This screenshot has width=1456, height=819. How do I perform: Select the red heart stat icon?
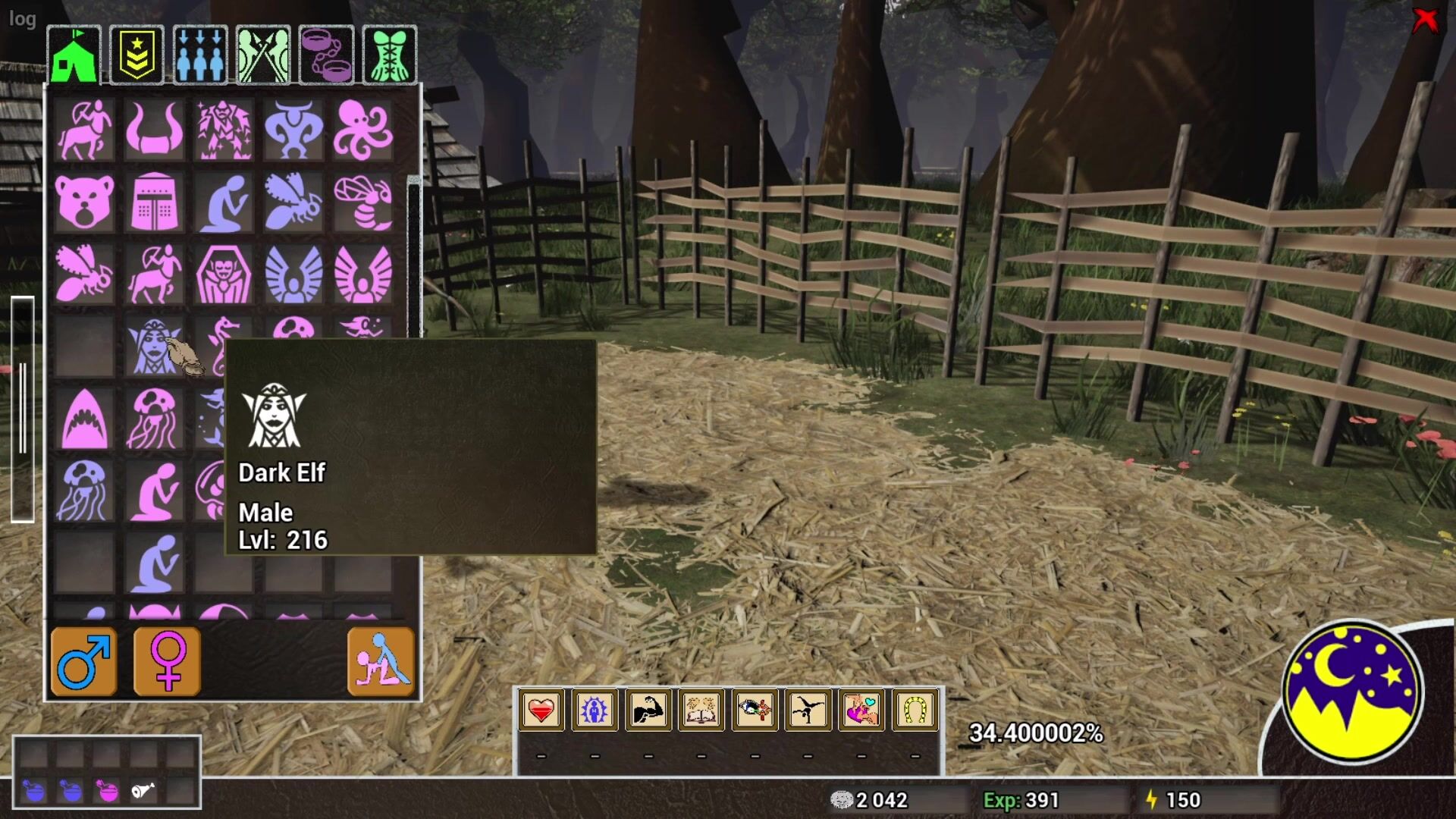click(x=541, y=711)
